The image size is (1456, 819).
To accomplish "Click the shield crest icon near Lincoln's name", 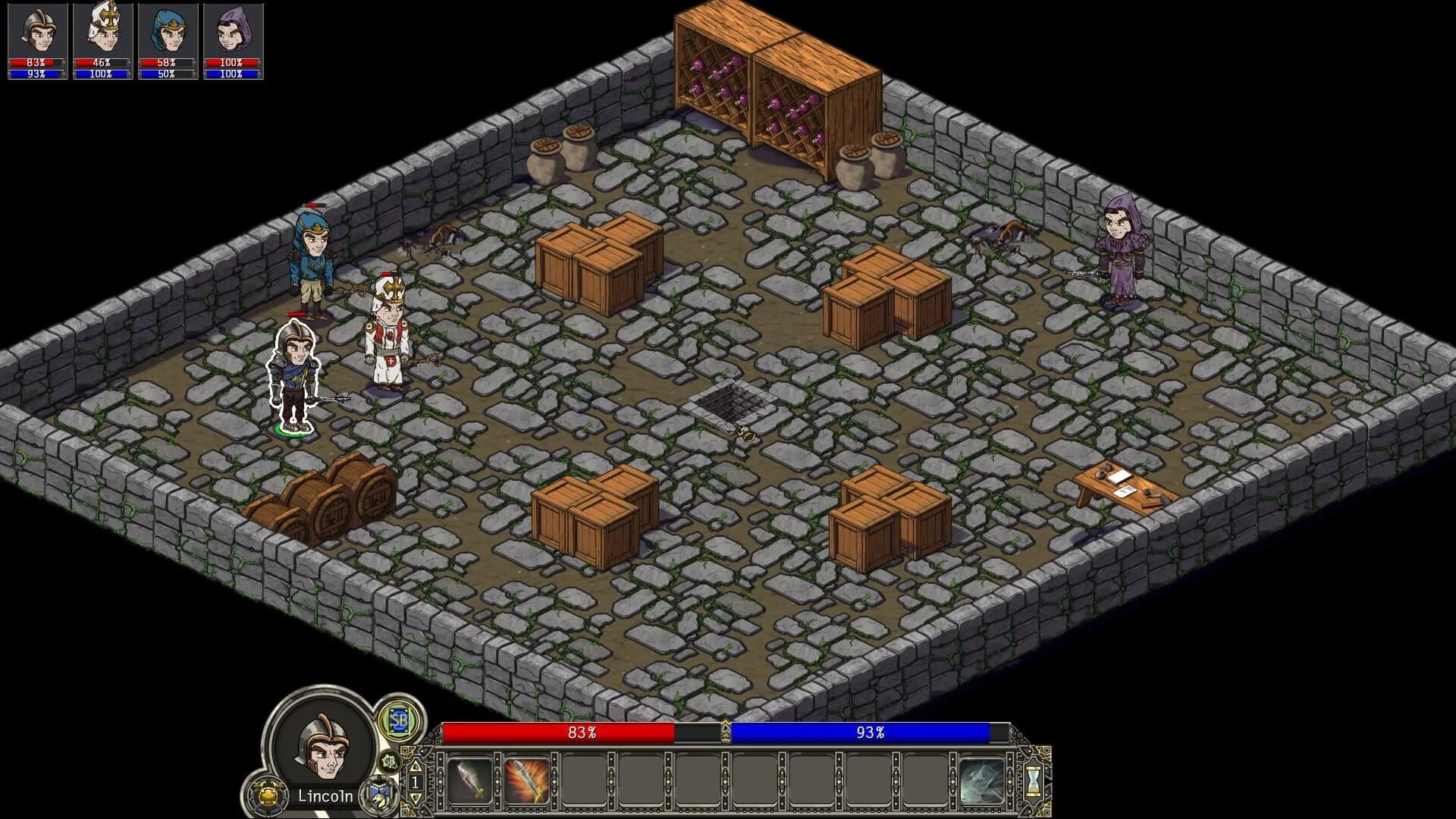I will (377, 794).
